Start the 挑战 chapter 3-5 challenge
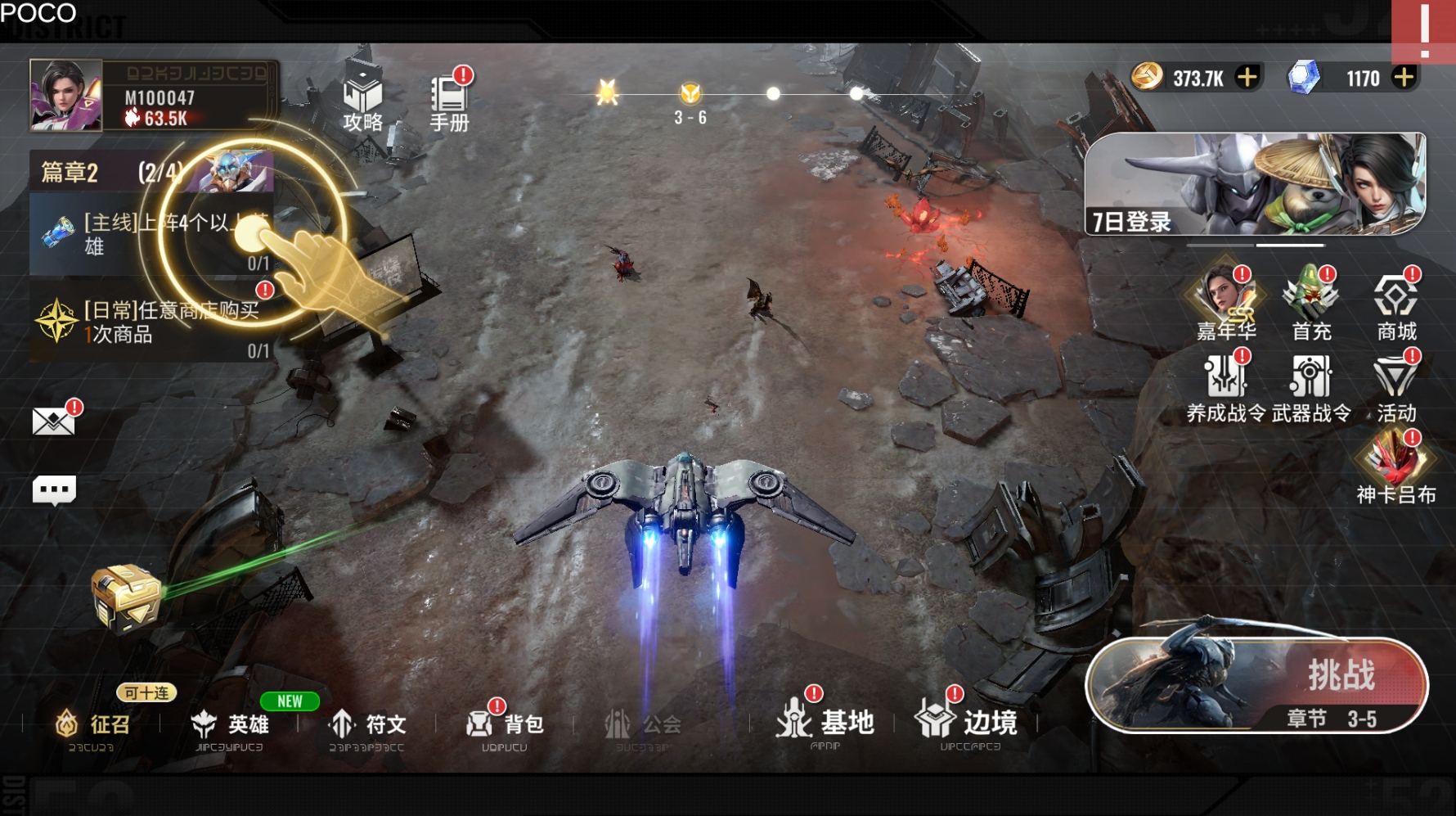 point(1256,685)
